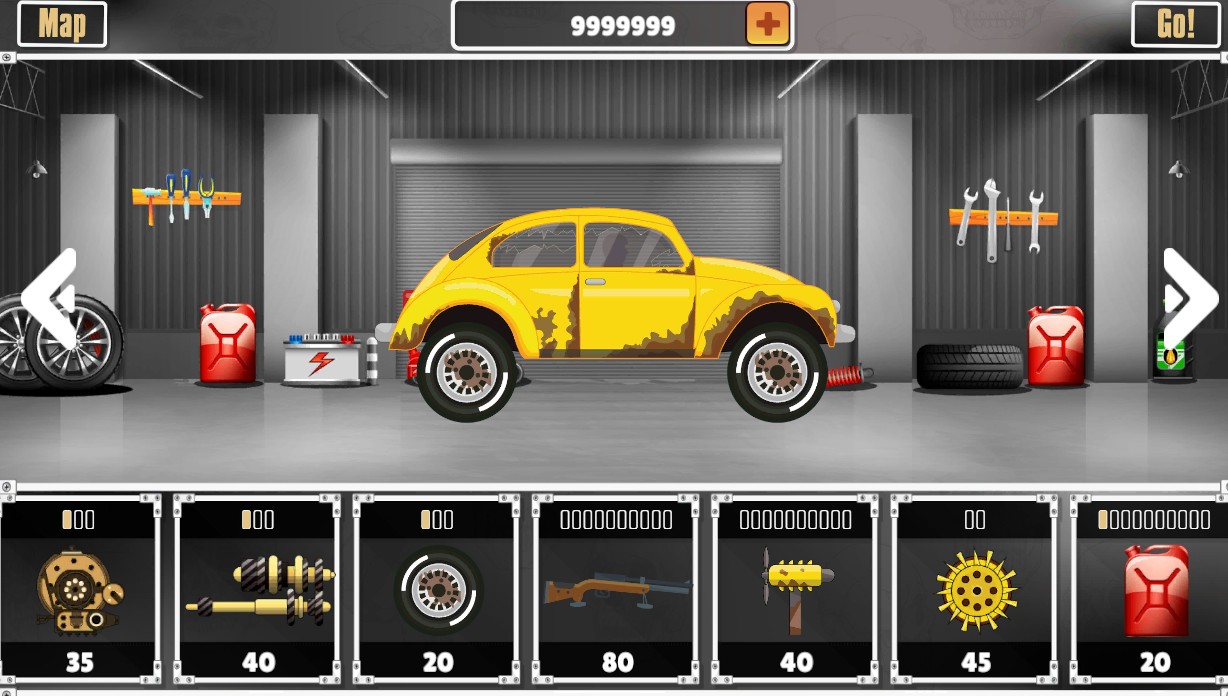This screenshot has height=696, width=1228.
Task: Buy the transmission gearbox upgrade
Action: [258, 590]
